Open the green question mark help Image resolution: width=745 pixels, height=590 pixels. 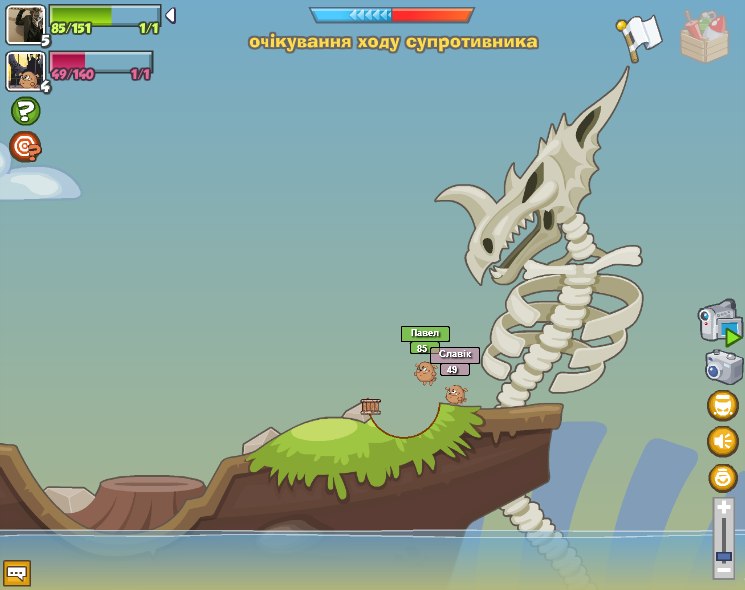pos(25,111)
